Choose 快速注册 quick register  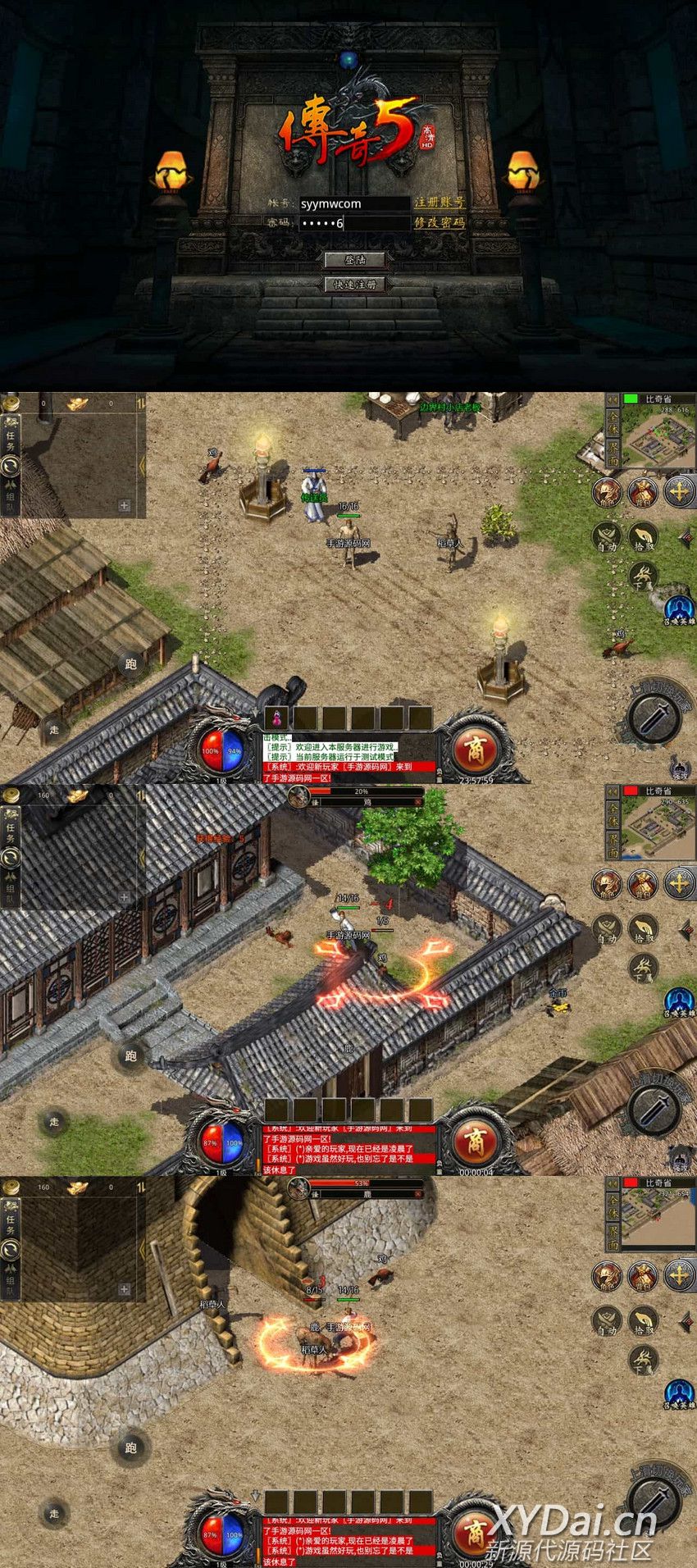(354, 285)
